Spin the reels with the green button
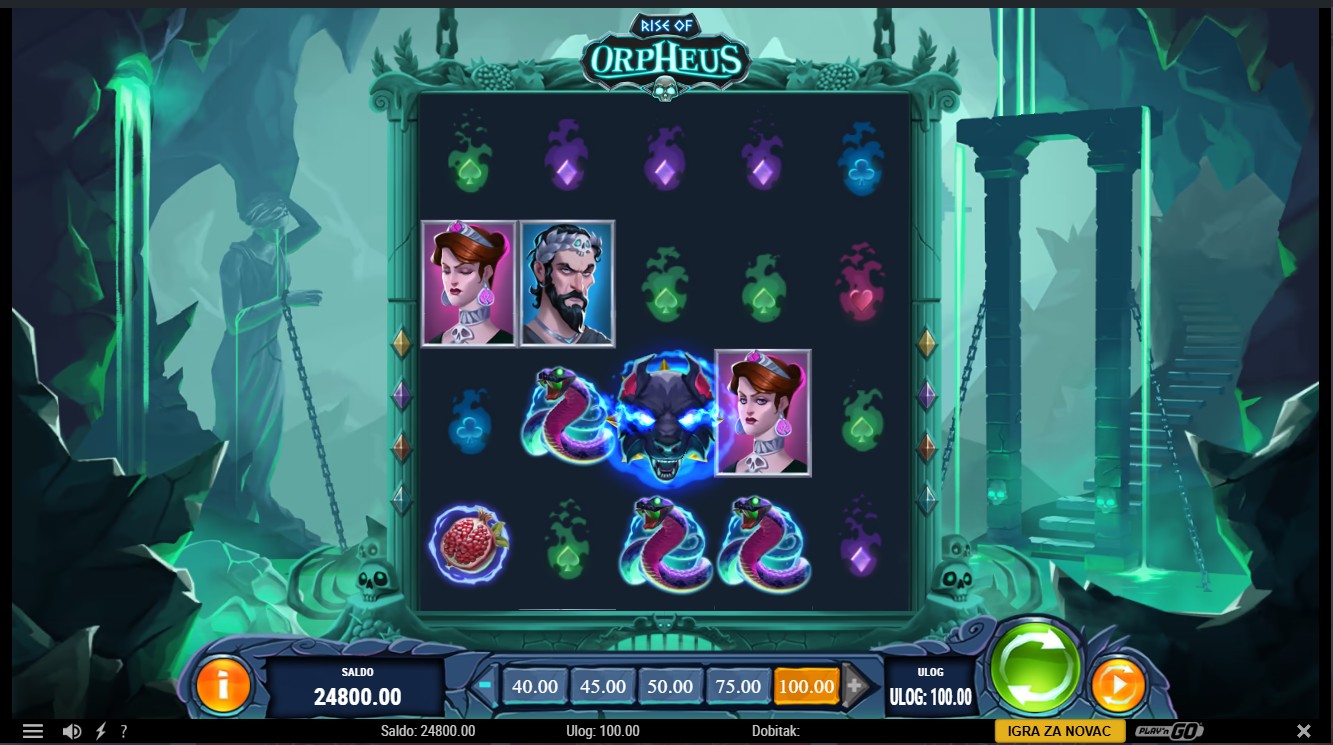The height and width of the screenshot is (745, 1333). point(1035,667)
